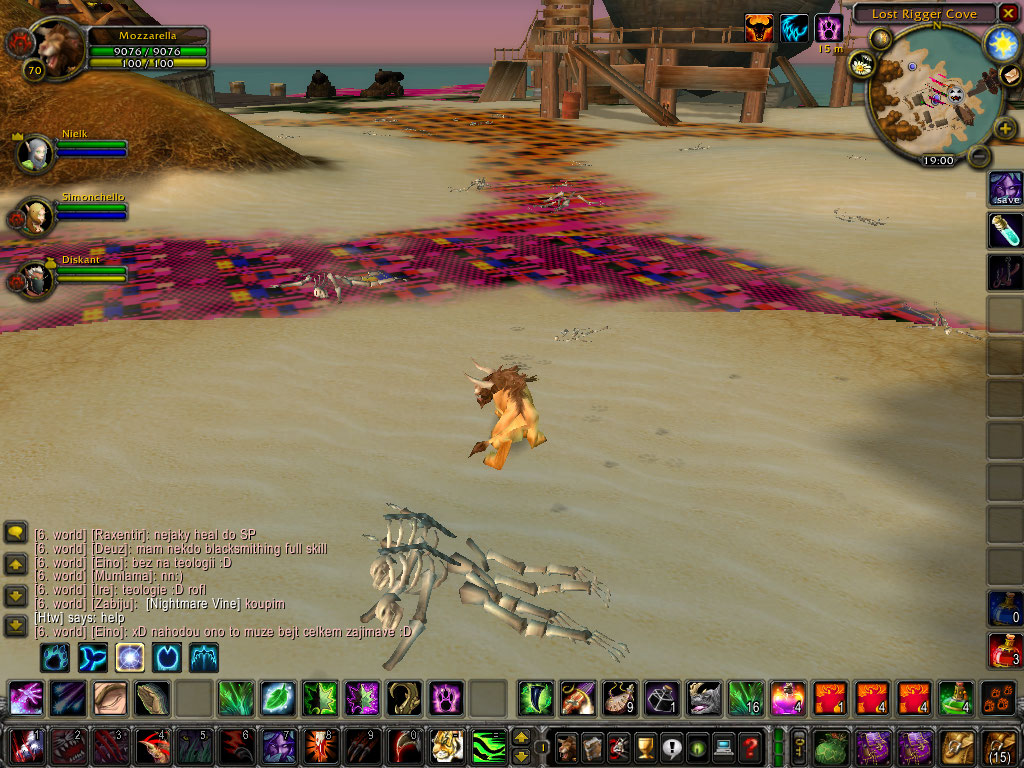This screenshot has width=1024, height=768.
Task: Open the green herb bag
Action: pos(830,746)
